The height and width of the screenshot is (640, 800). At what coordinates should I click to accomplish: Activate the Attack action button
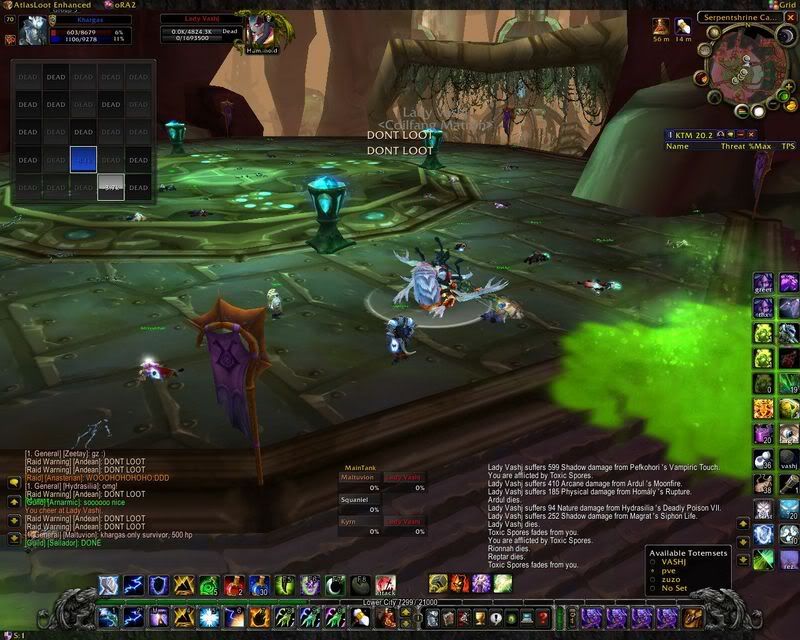[386, 585]
